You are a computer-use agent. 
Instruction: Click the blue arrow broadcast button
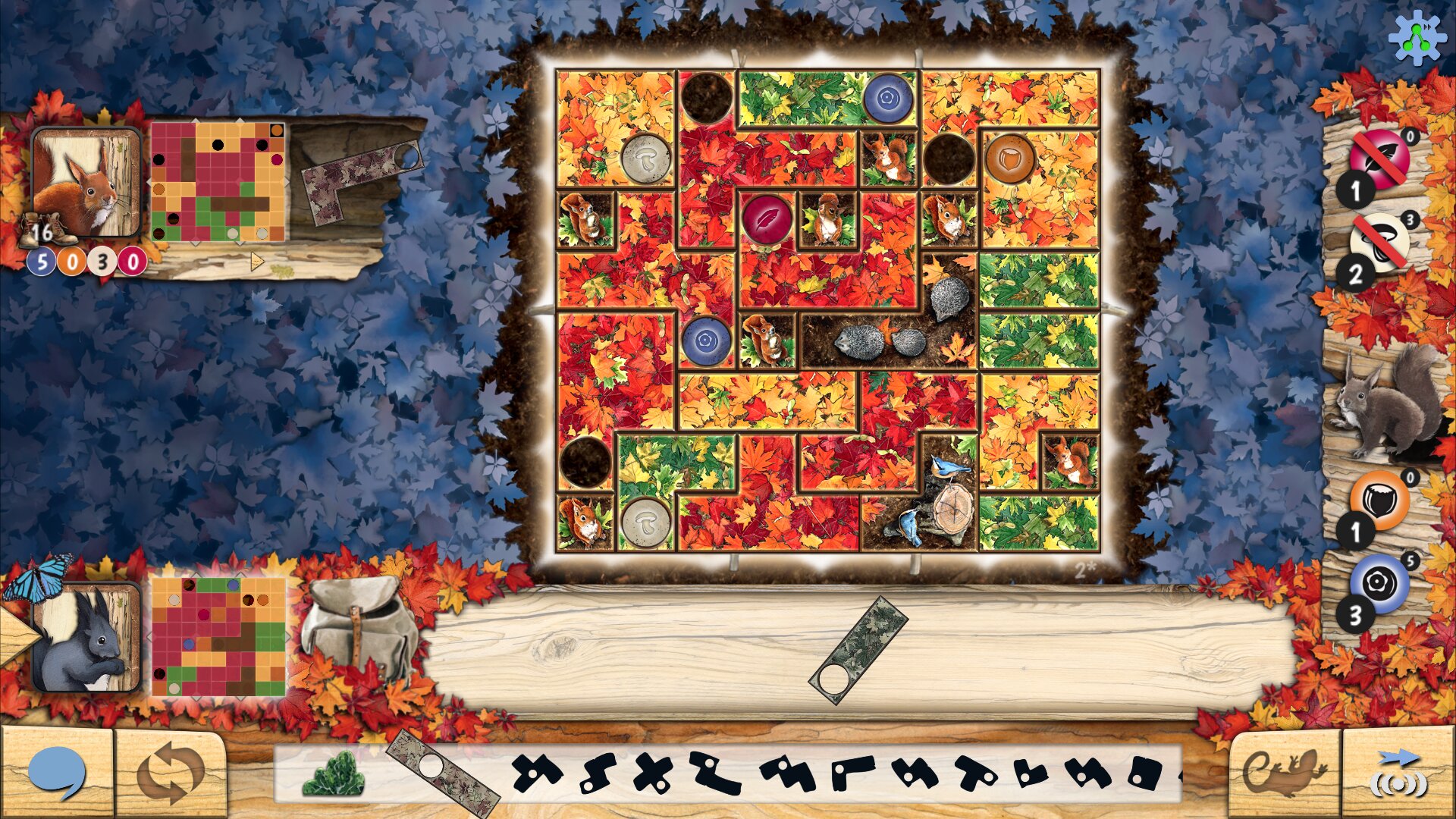tap(1398, 773)
